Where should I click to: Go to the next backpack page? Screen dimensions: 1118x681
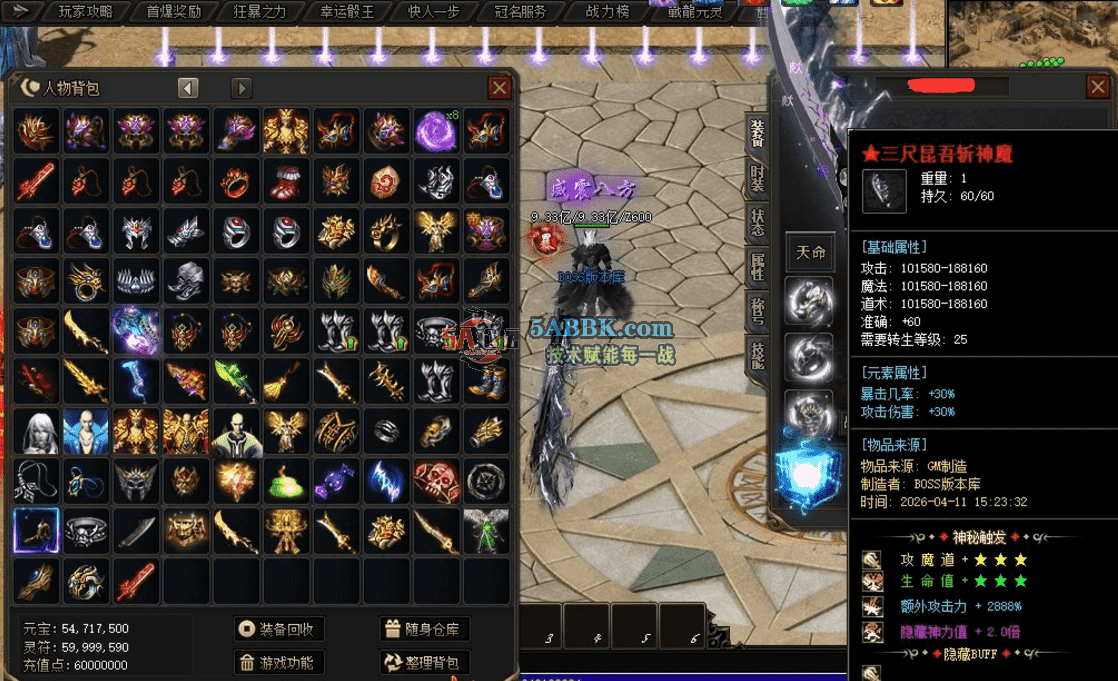241,88
